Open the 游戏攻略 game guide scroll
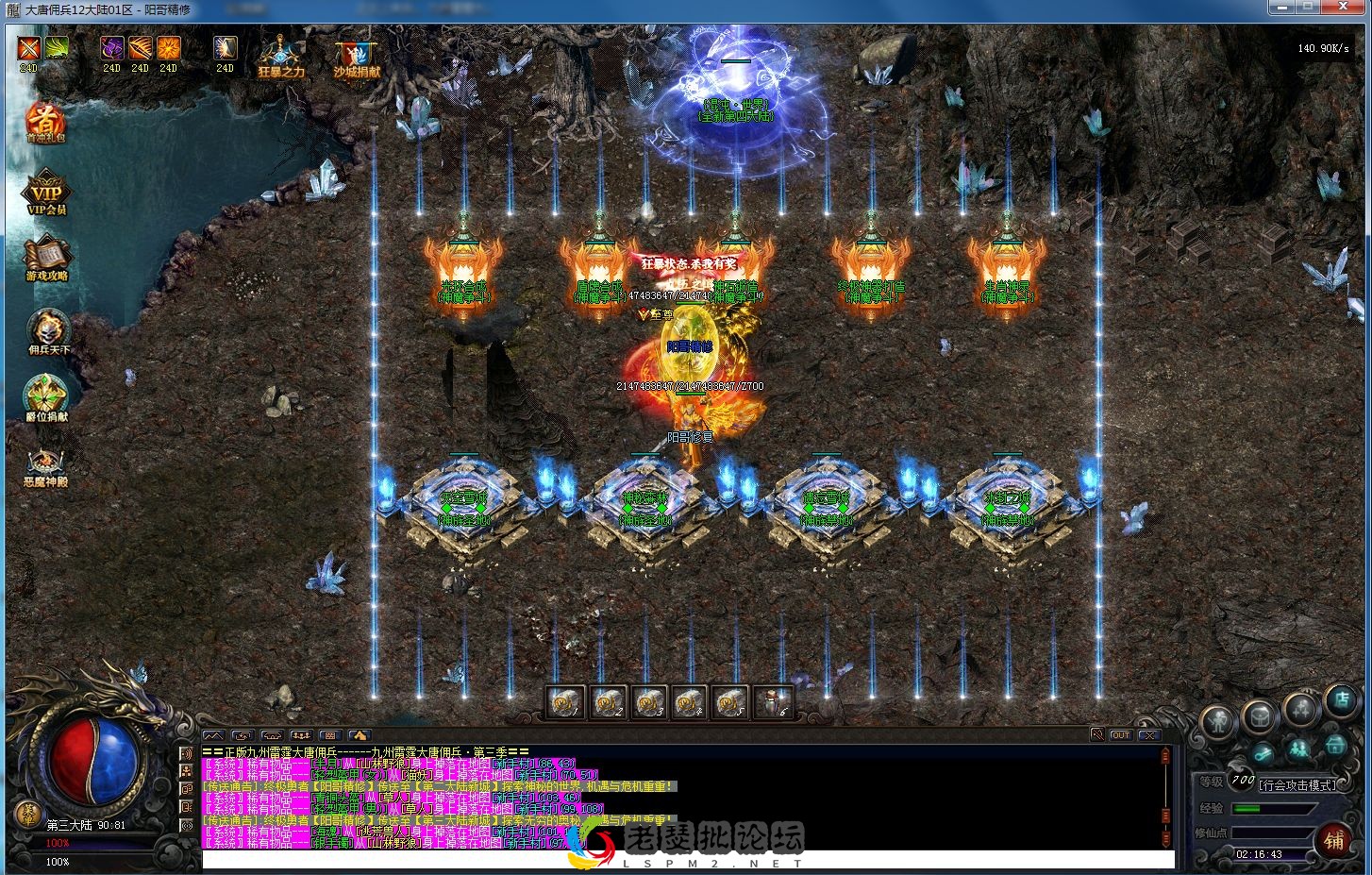This screenshot has height=875, width=1372. point(46,258)
